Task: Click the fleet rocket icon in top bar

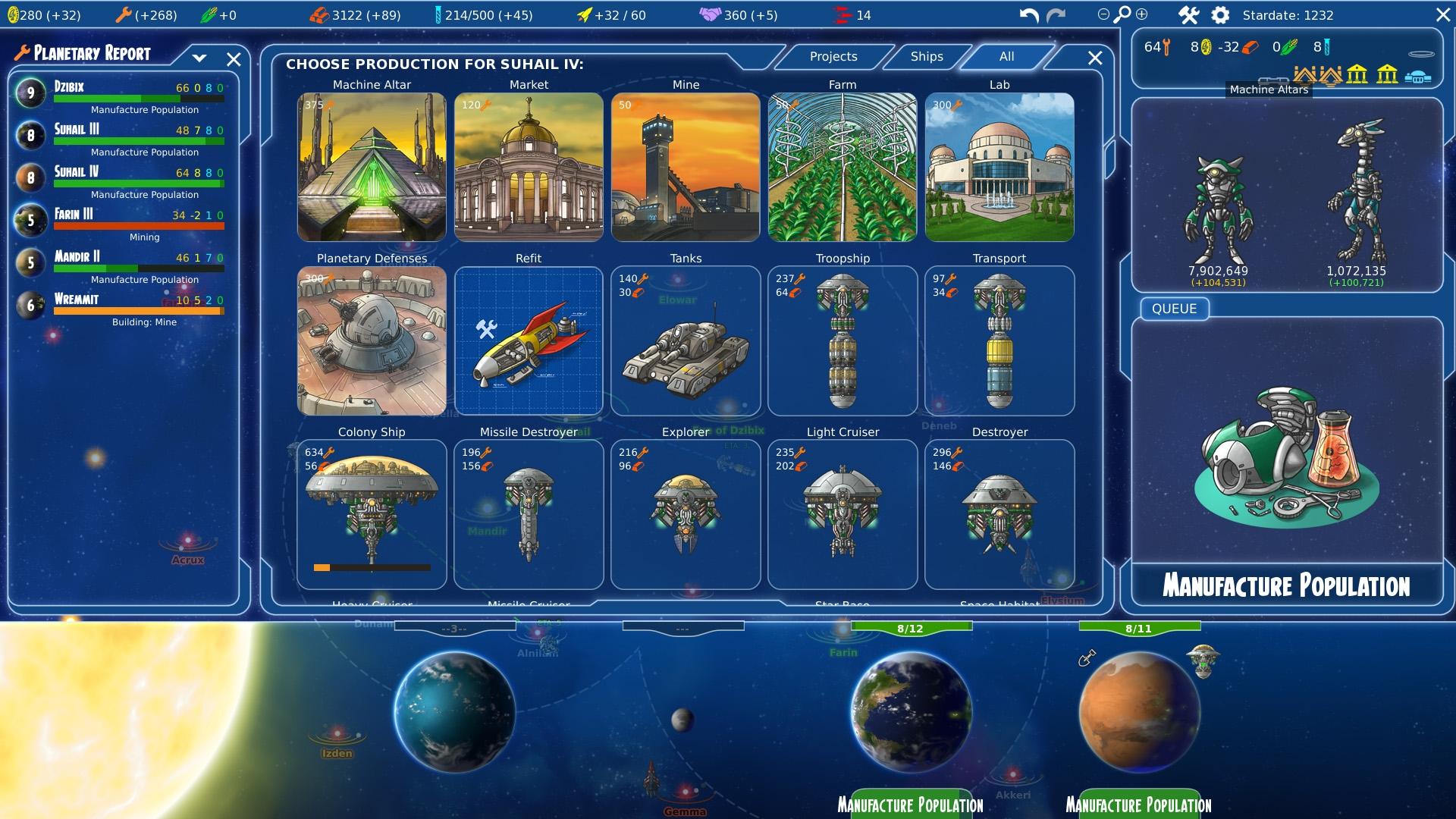Action: [x=584, y=14]
